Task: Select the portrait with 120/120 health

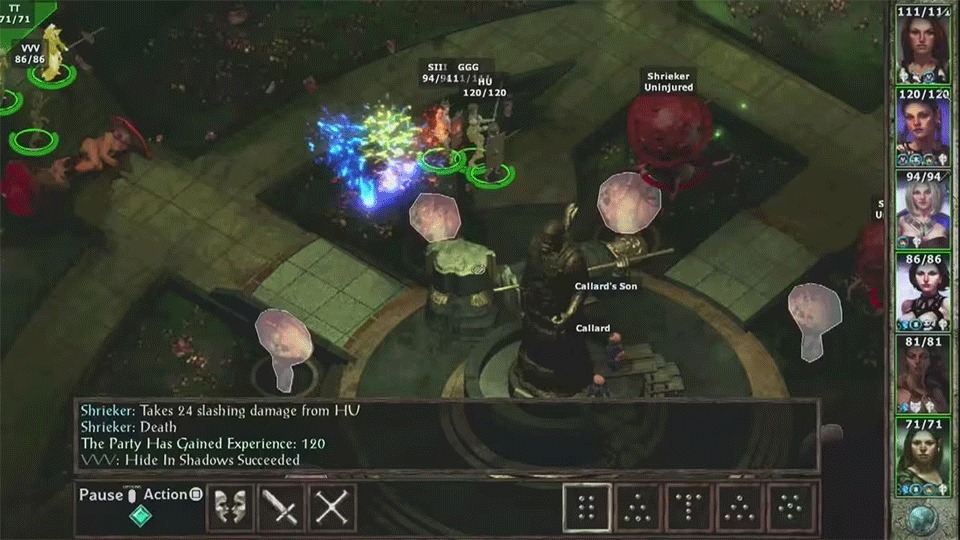Action: coord(922,131)
